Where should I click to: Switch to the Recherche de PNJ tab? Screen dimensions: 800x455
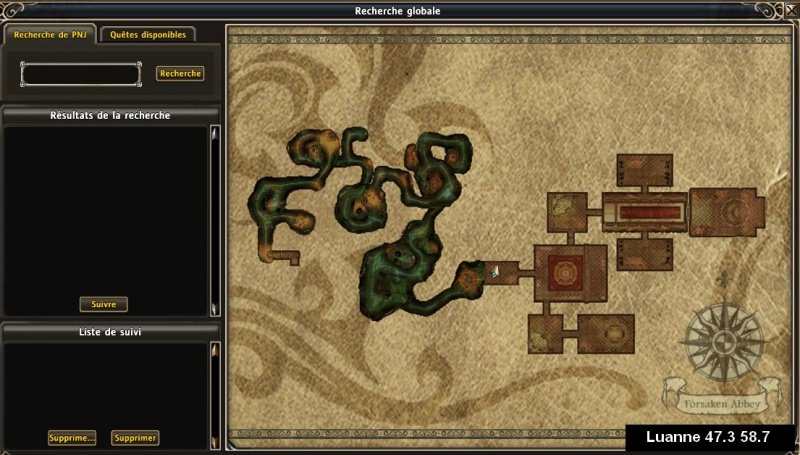50,34
